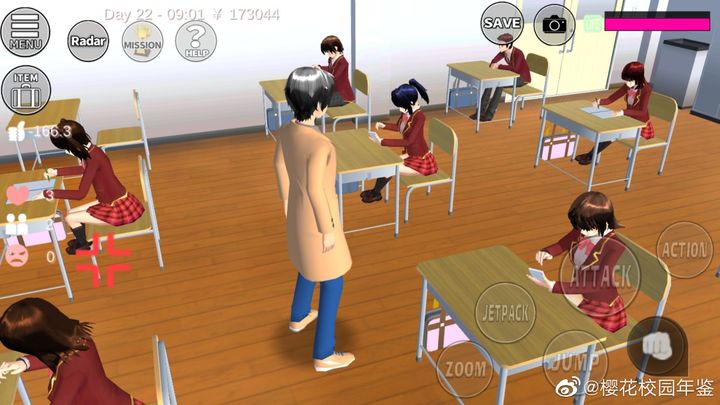Activate the JETPACK button
Screen dimensions: 720x405
click(505, 311)
